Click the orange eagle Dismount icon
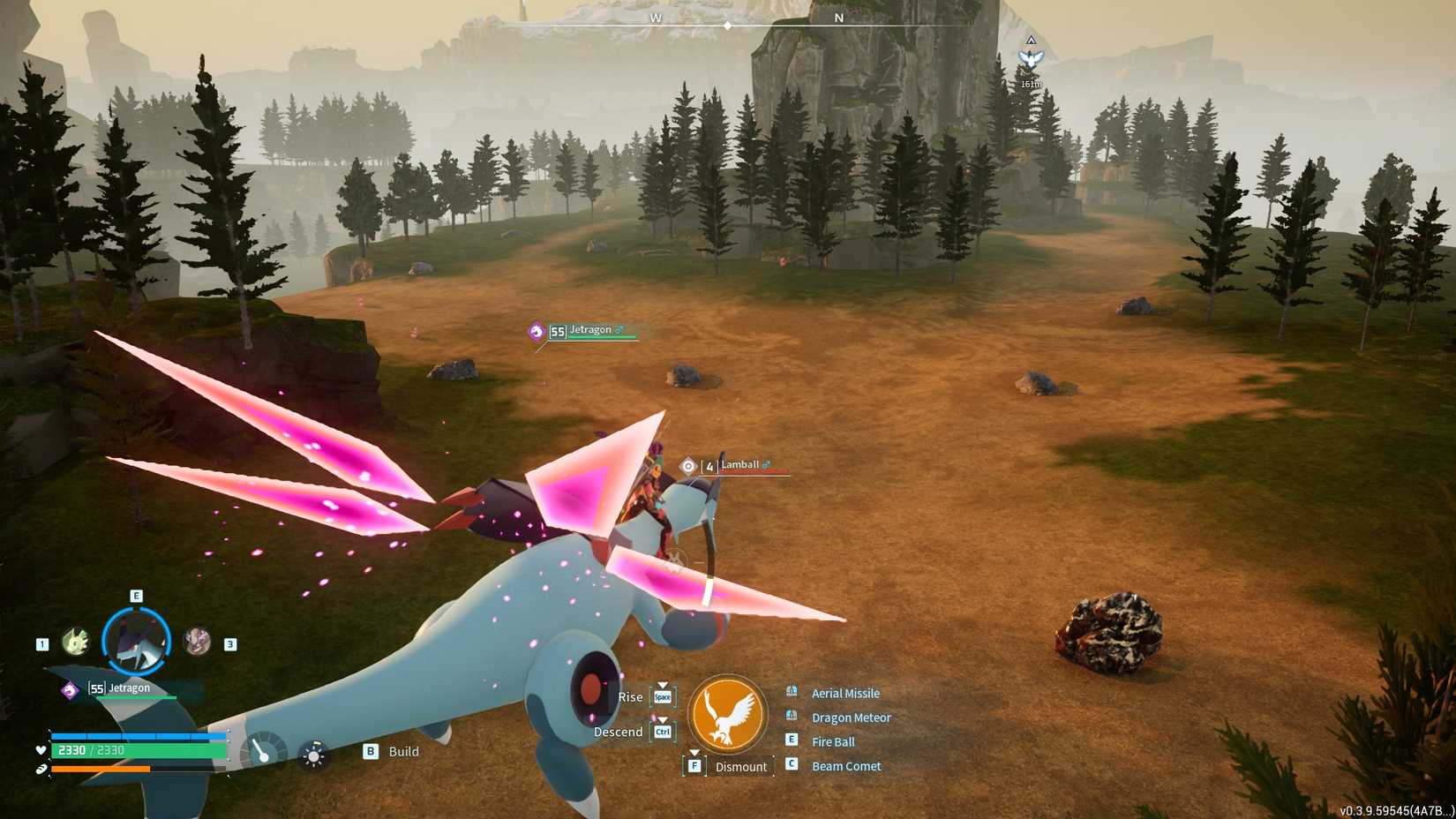 coord(729,714)
